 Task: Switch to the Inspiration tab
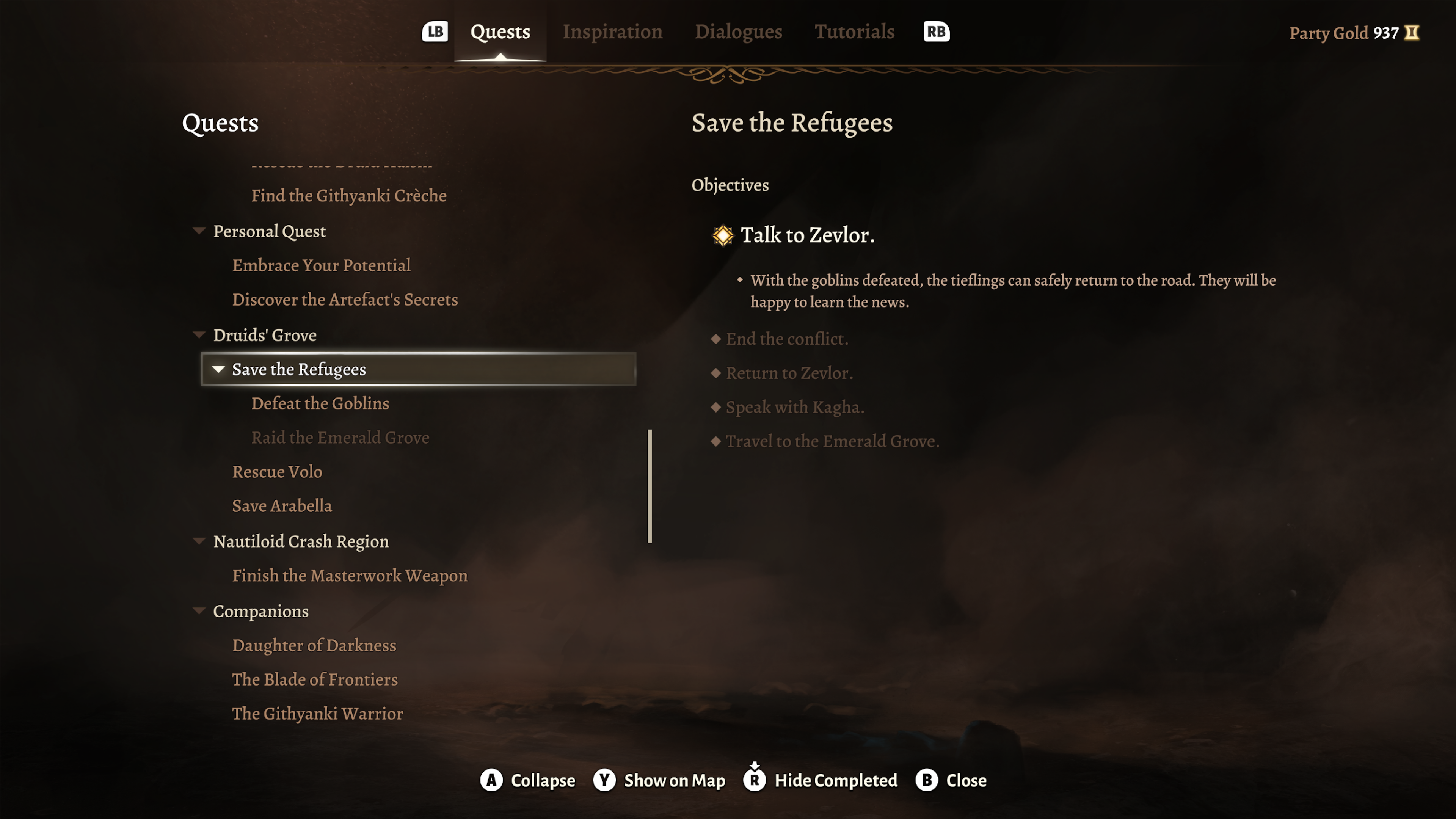612,31
